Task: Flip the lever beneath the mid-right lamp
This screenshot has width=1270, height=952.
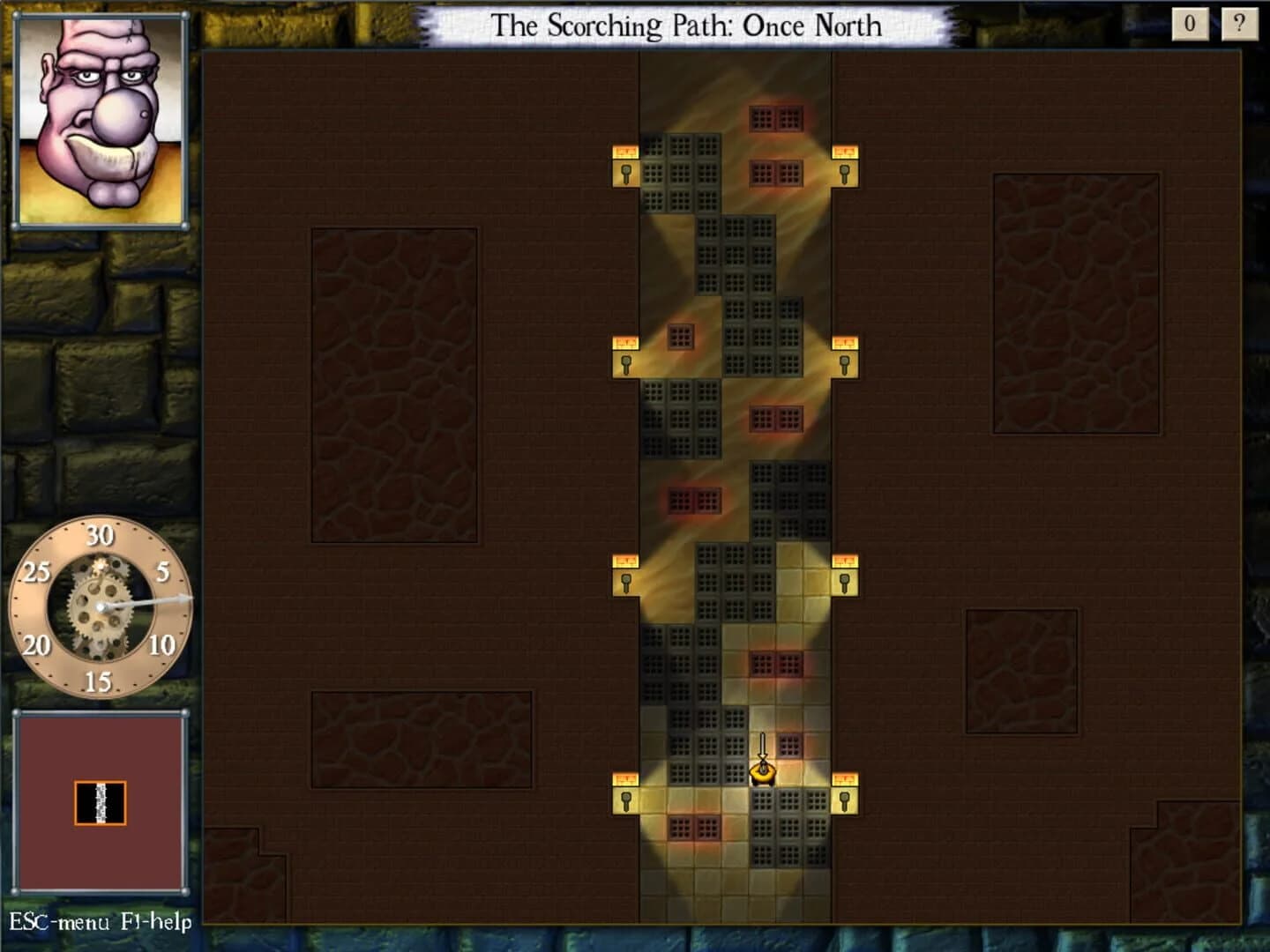Action: [846, 363]
